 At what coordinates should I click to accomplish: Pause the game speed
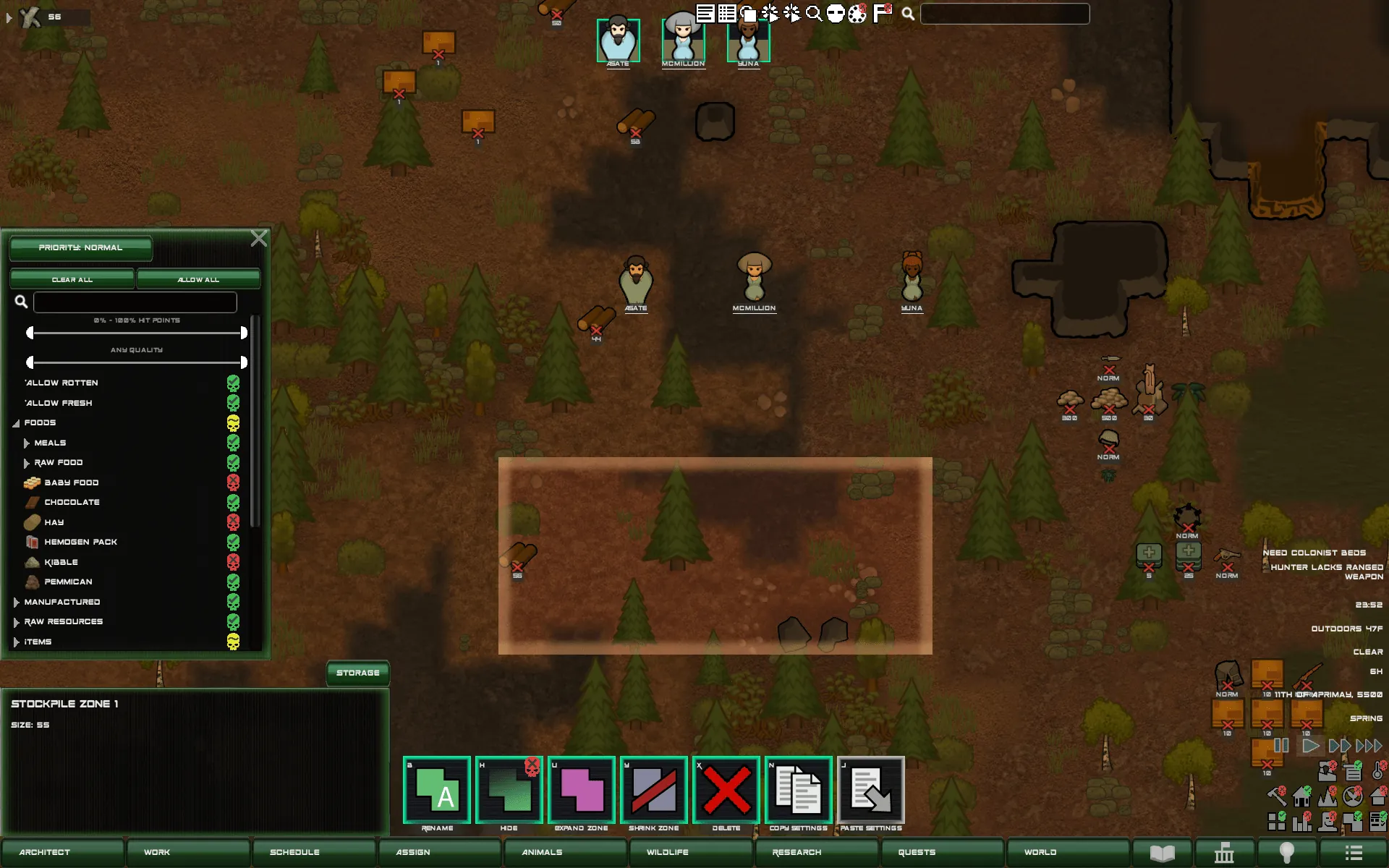[1280, 745]
